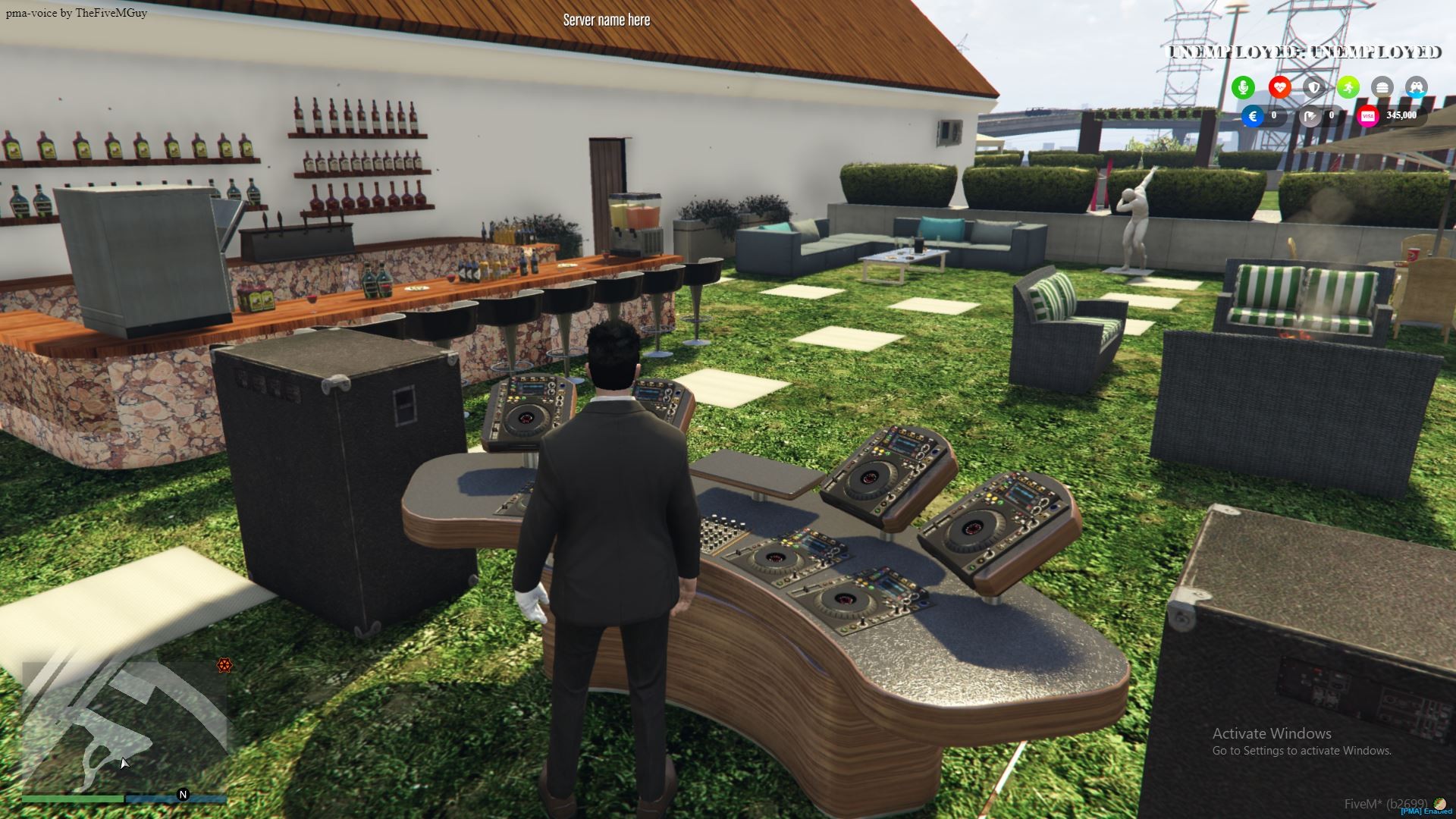Select the hunger burger status icon
Viewport: 1456px width, 819px height.
[x=1382, y=87]
